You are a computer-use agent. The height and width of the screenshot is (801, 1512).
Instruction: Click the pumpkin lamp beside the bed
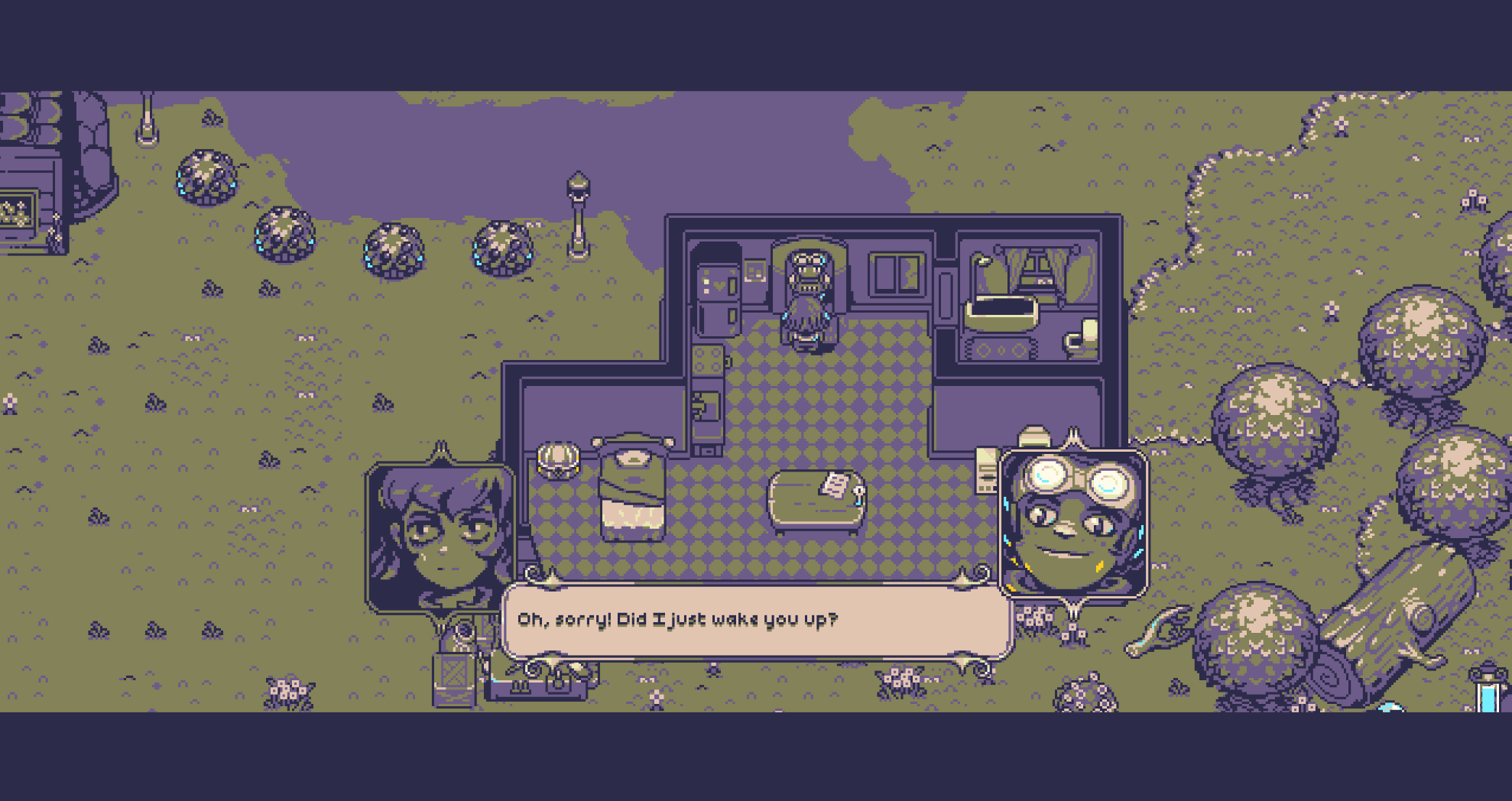click(558, 459)
